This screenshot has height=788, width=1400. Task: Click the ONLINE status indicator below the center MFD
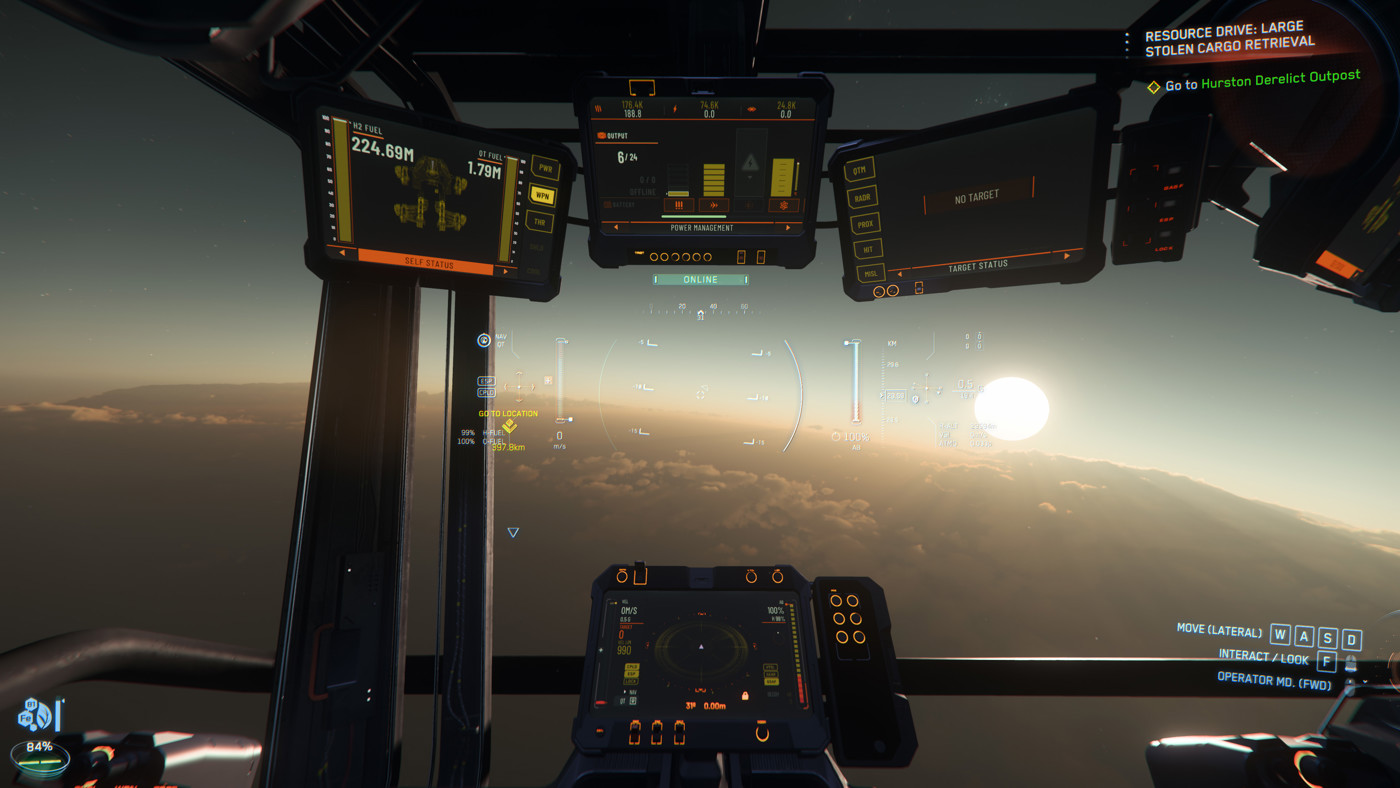[698, 278]
